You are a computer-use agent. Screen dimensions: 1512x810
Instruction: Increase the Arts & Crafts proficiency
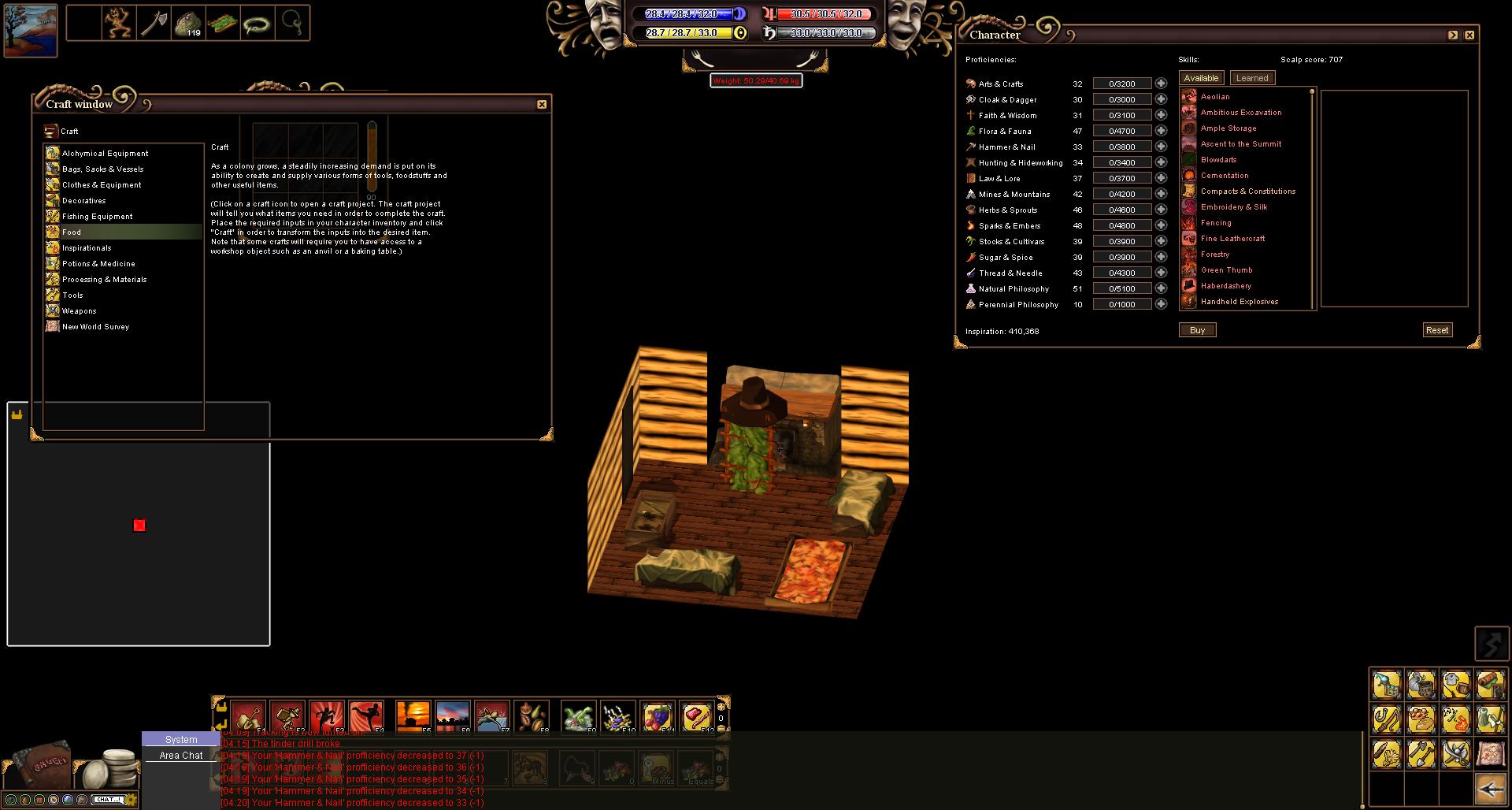point(1161,84)
